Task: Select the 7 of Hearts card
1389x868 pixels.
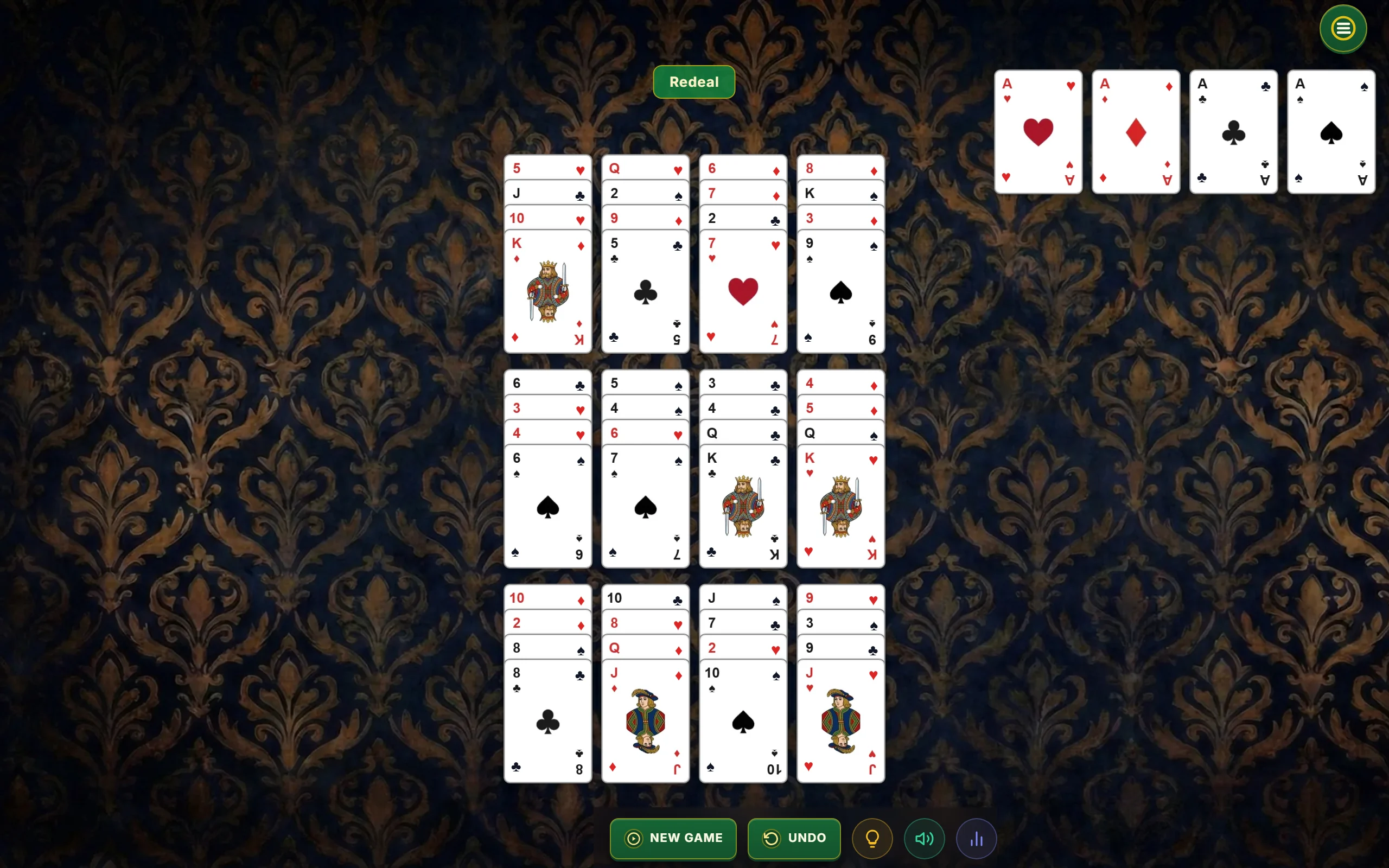Action: click(x=743, y=292)
